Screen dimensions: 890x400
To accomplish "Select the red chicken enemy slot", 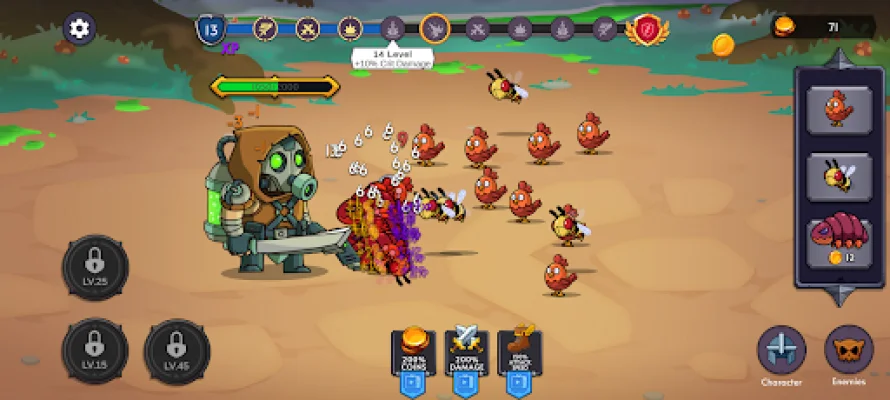I will [838, 109].
